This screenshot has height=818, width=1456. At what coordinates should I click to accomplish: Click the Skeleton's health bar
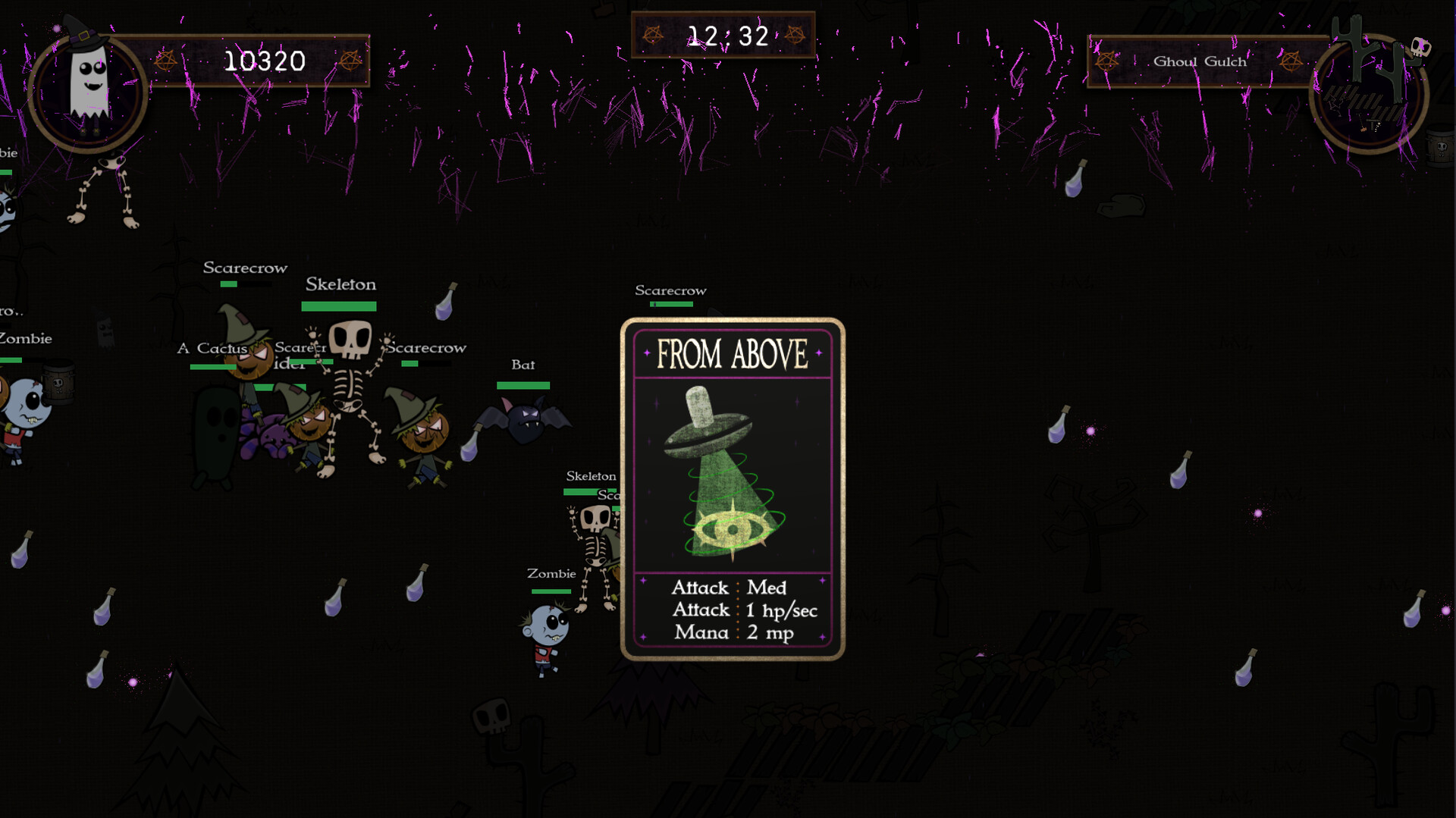pyautogui.click(x=337, y=306)
